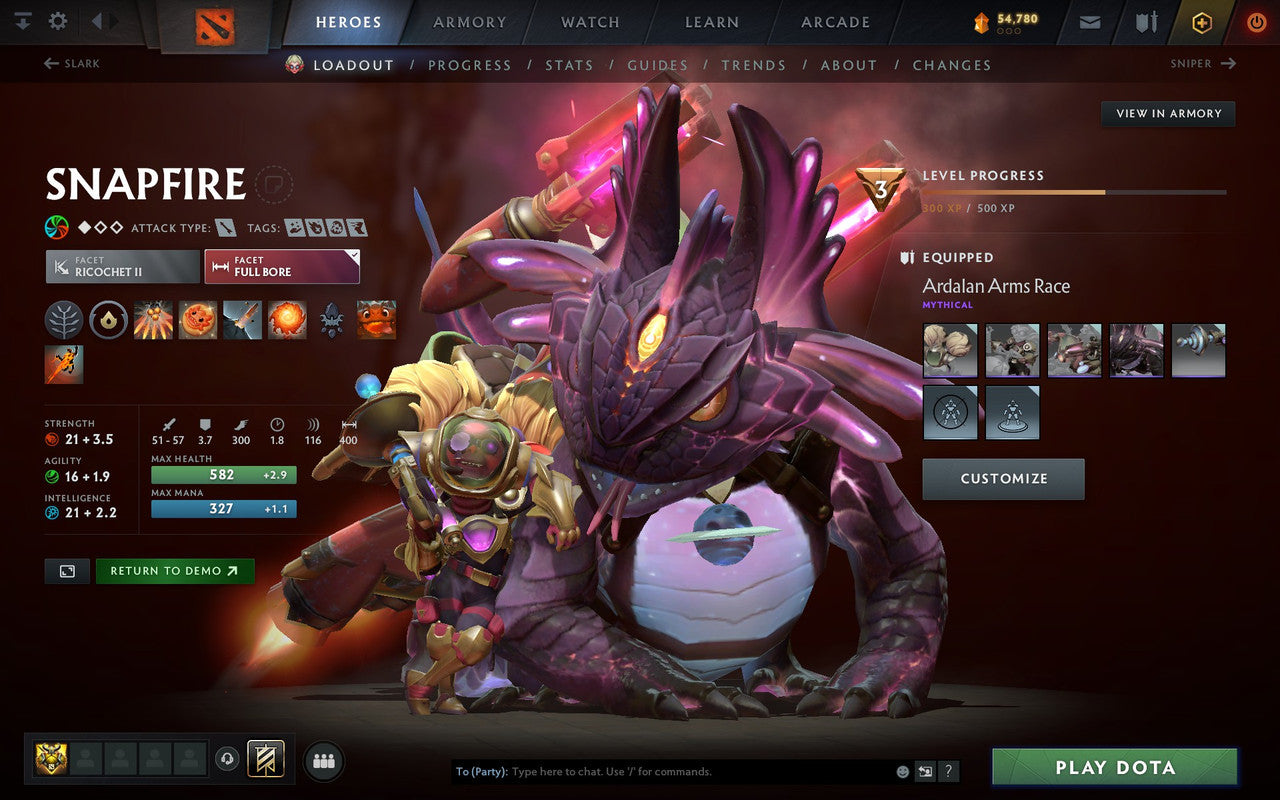
Task: Toggle Snapfire's innate ability icon
Action: [x=109, y=320]
